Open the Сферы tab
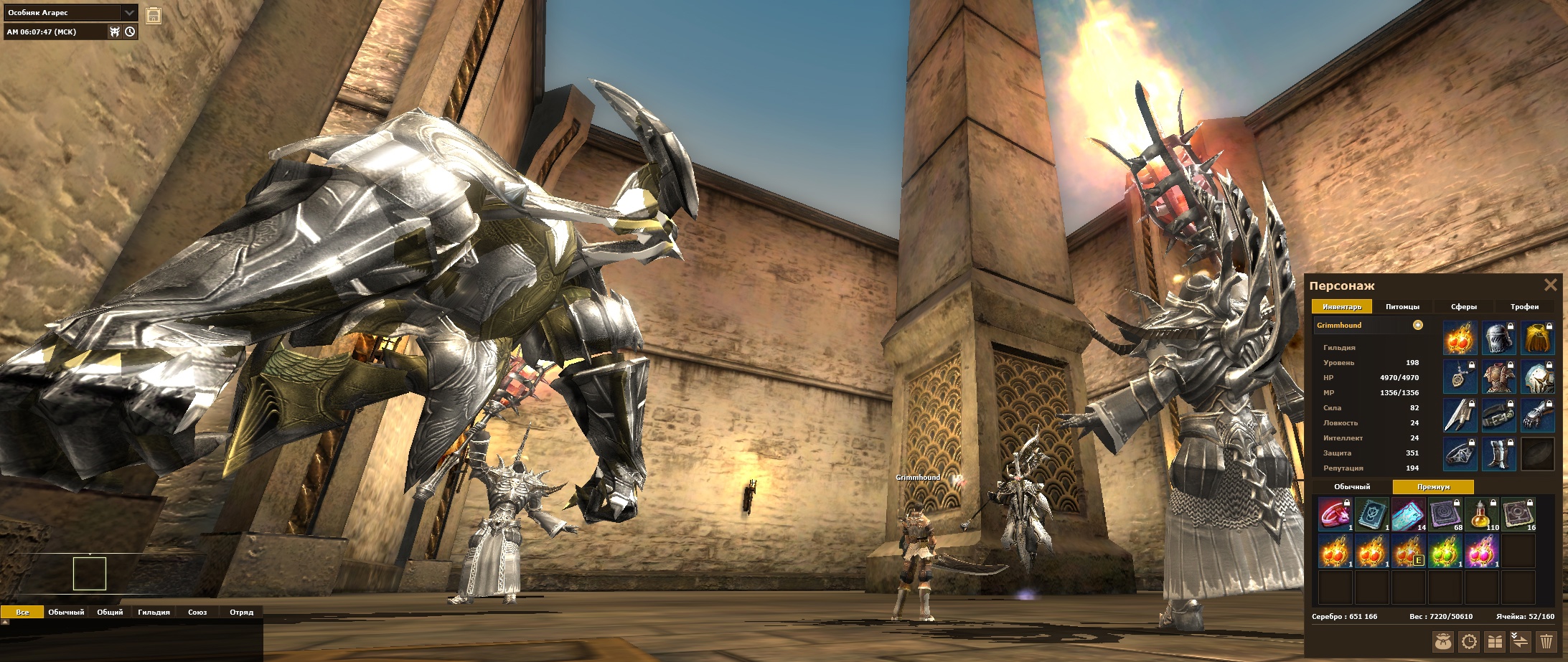Viewport: 1568px width, 662px height. [1463, 307]
